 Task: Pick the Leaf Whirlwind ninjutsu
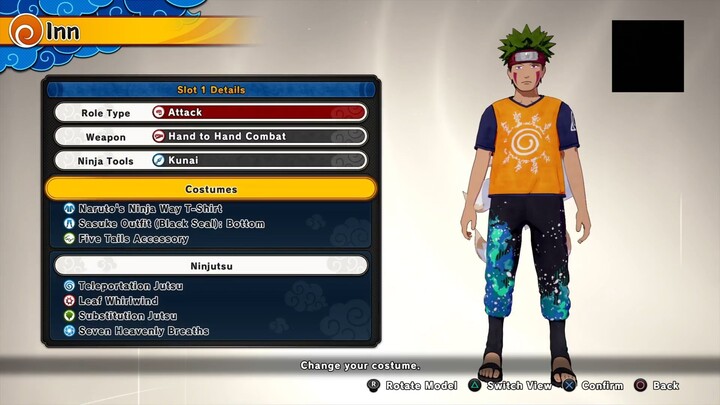tap(119, 300)
